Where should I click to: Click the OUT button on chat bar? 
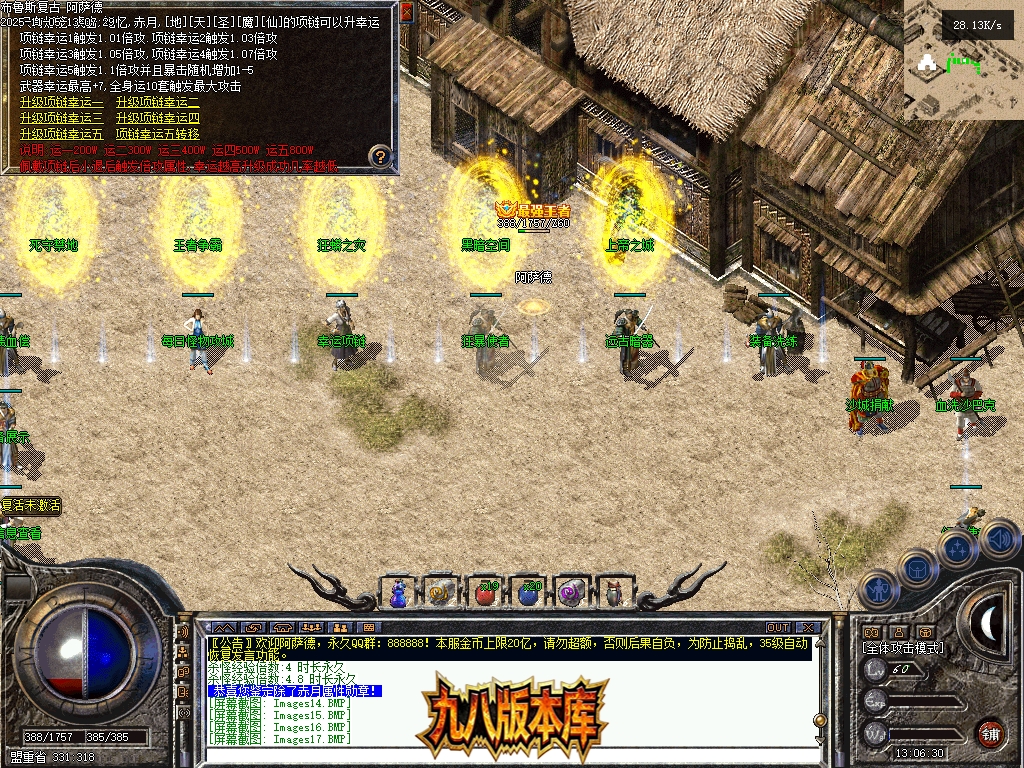pyautogui.click(x=778, y=628)
